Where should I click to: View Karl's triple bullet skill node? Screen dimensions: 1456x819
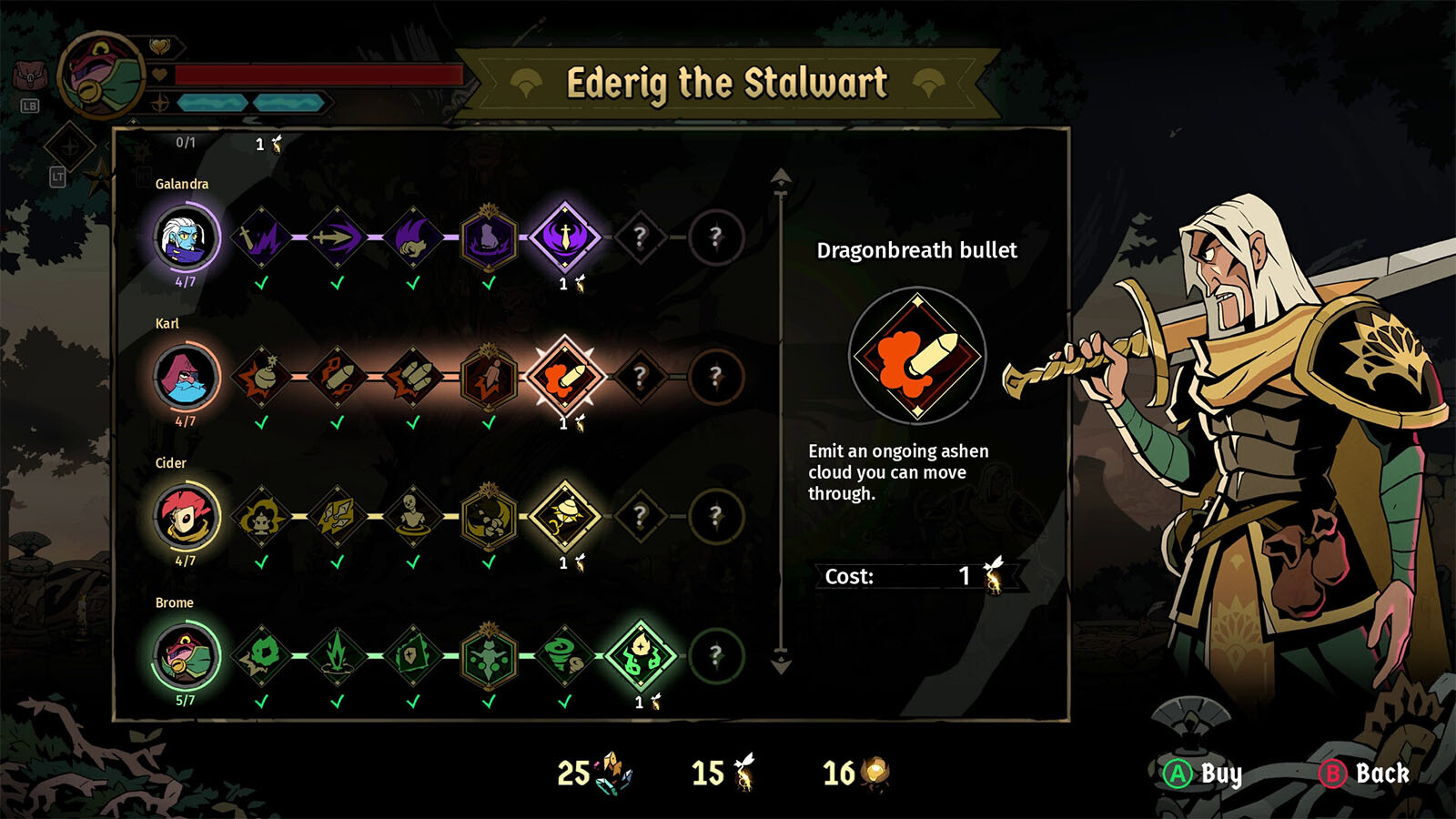tap(413, 376)
